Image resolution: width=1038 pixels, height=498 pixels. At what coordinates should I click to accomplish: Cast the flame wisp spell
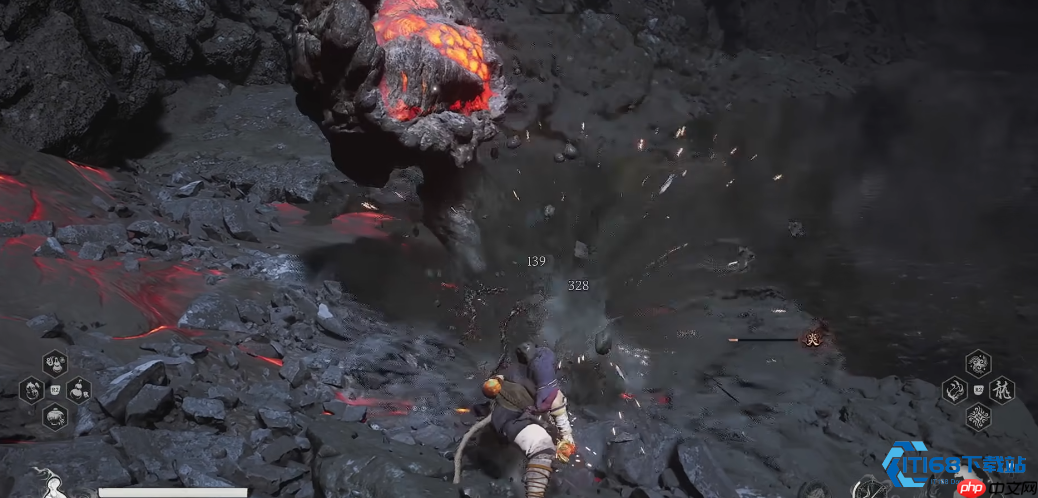tap(954, 390)
